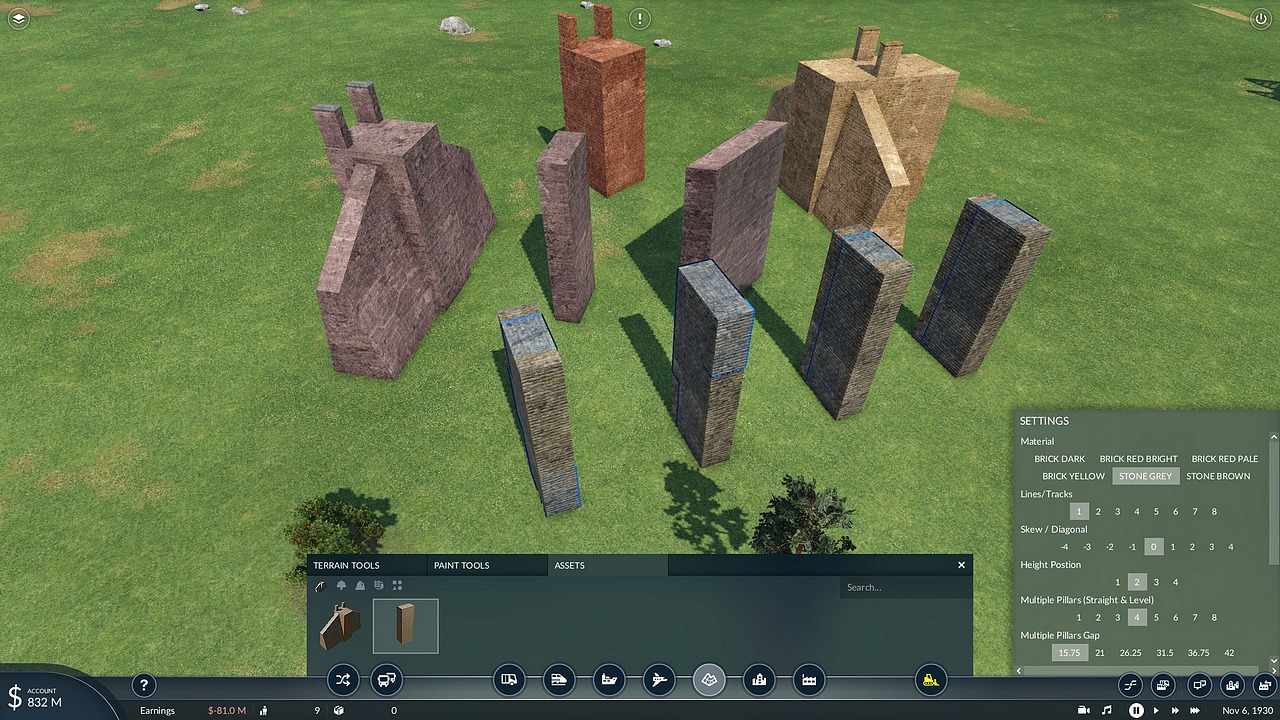
Task: Open the bulldozer tool
Action: (x=931, y=681)
